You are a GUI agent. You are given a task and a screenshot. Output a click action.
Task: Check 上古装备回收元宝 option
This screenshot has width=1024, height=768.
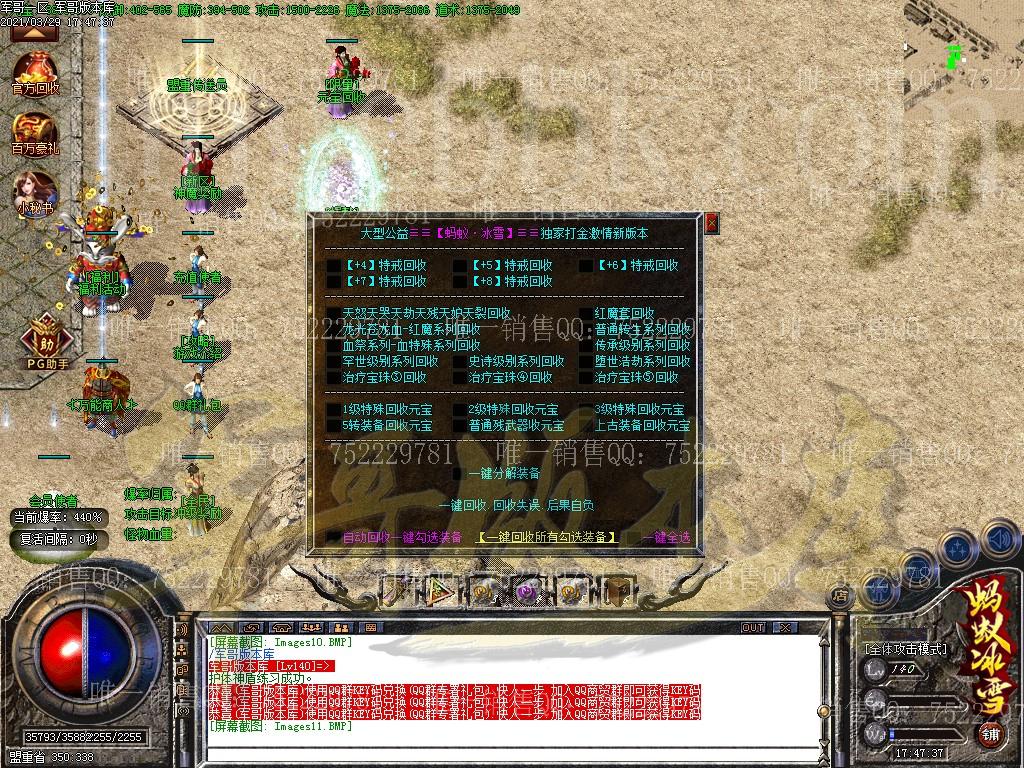(x=586, y=426)
